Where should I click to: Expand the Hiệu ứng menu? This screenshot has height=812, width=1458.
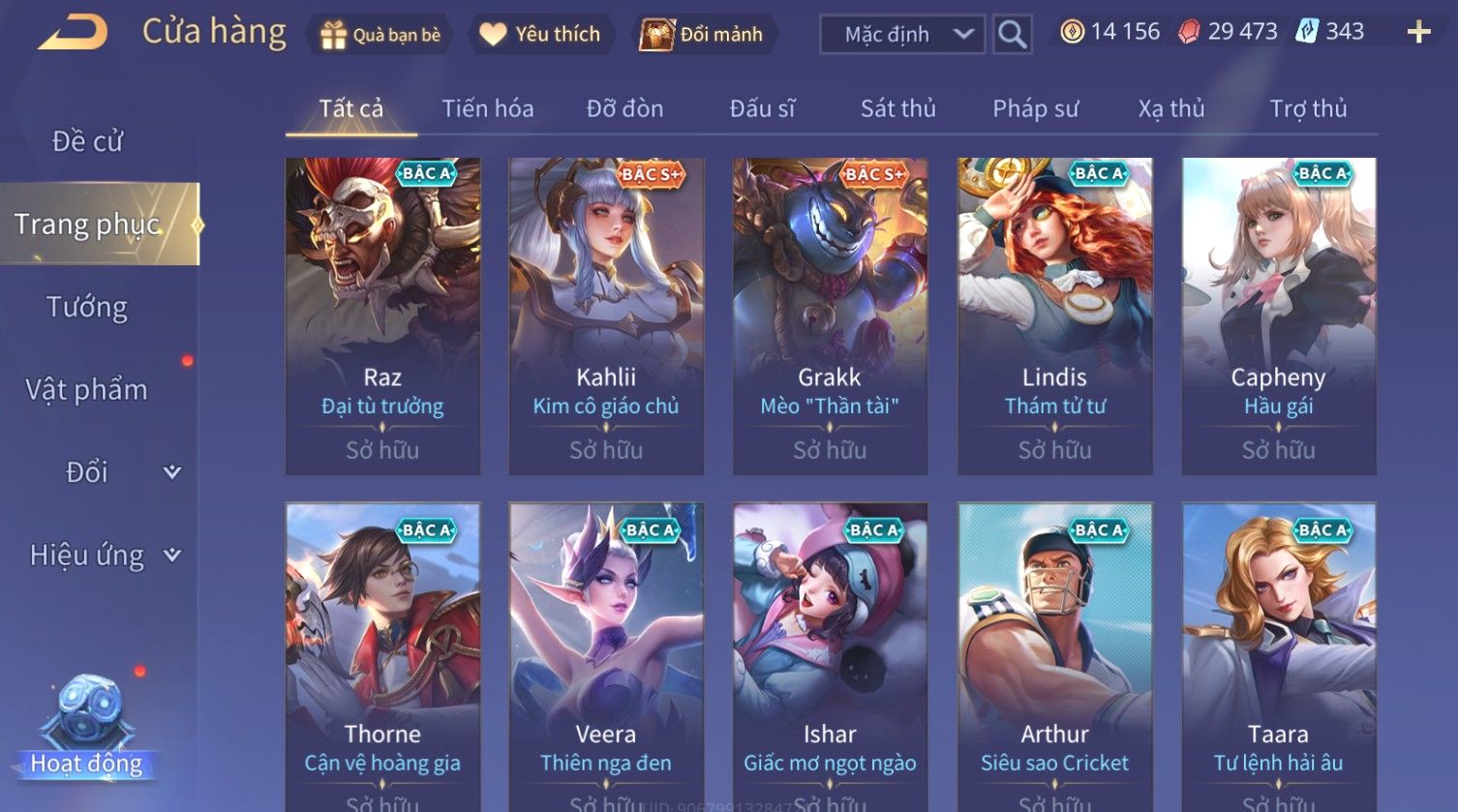[104, 555]
